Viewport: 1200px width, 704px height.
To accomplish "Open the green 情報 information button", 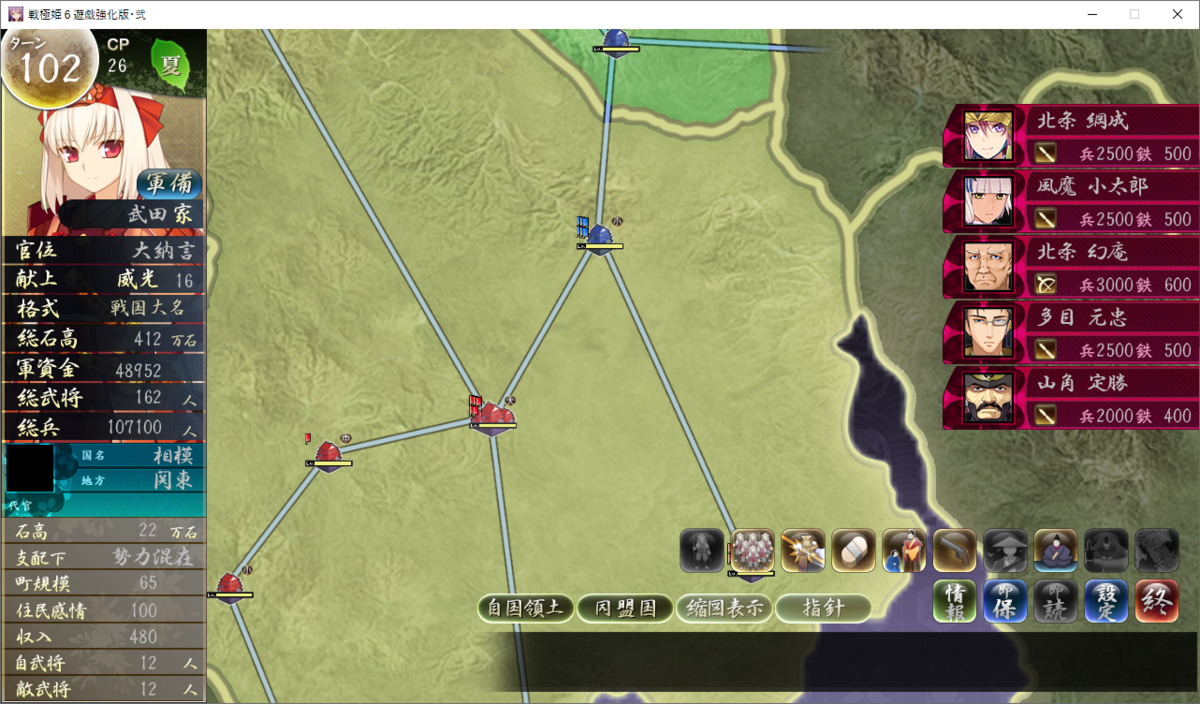I will click(955, 602).
